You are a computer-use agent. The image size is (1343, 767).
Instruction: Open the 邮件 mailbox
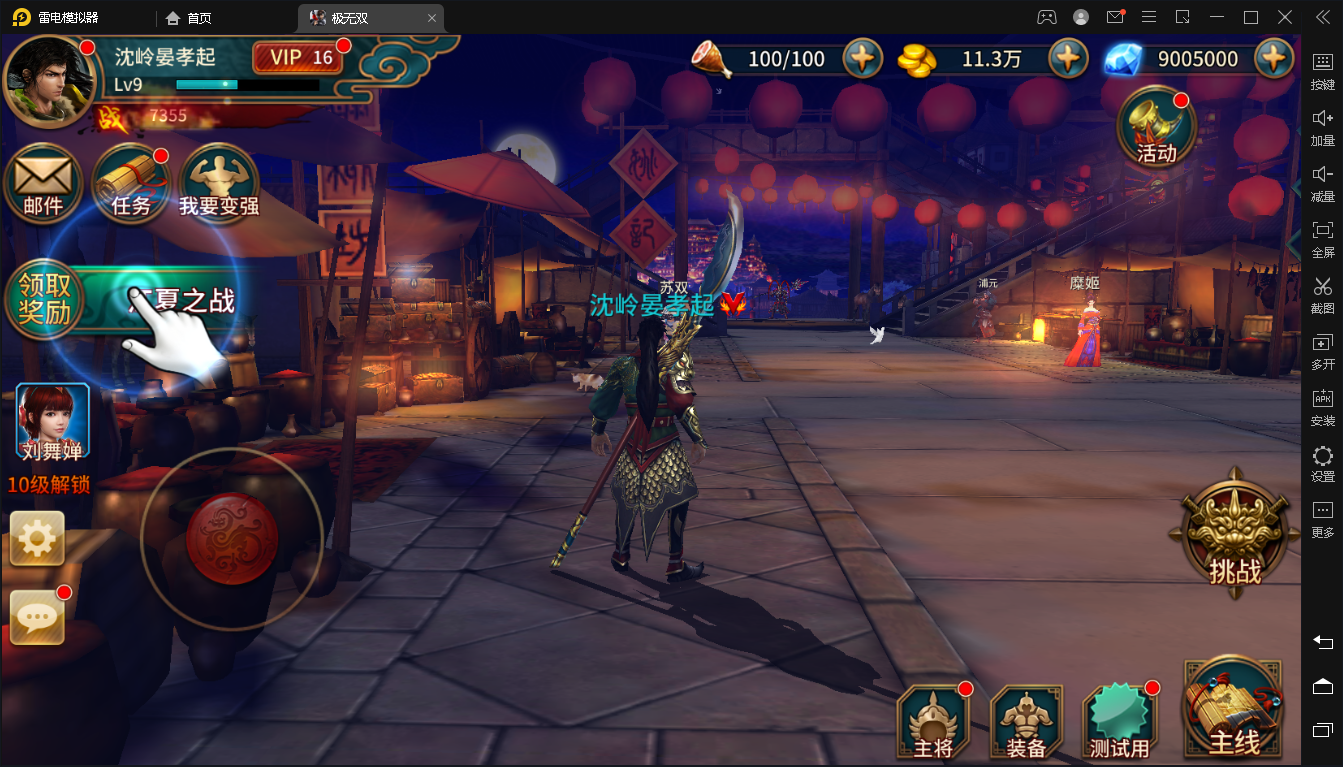click(43, 186)
